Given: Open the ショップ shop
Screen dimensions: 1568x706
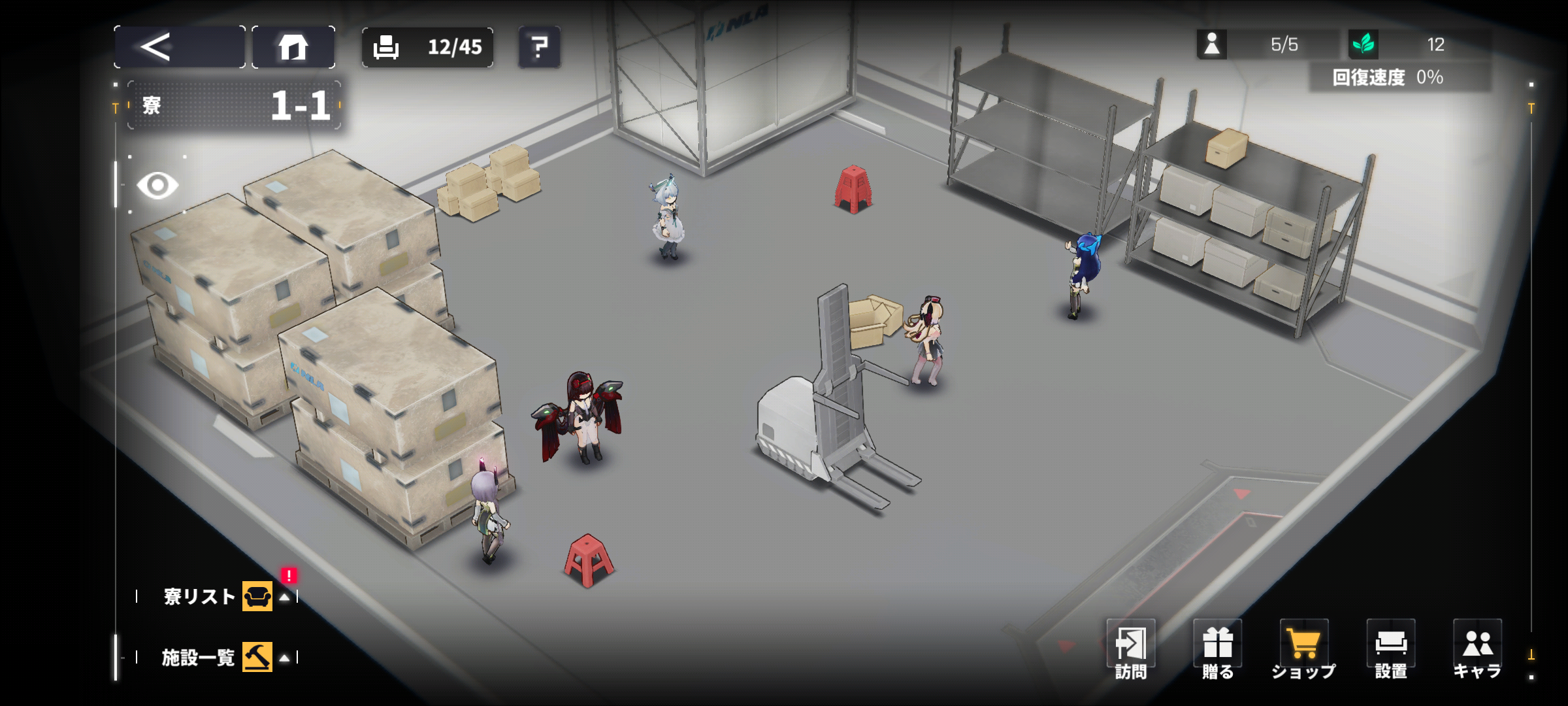Looking at the screenshot, I should tap(1303, 650).
